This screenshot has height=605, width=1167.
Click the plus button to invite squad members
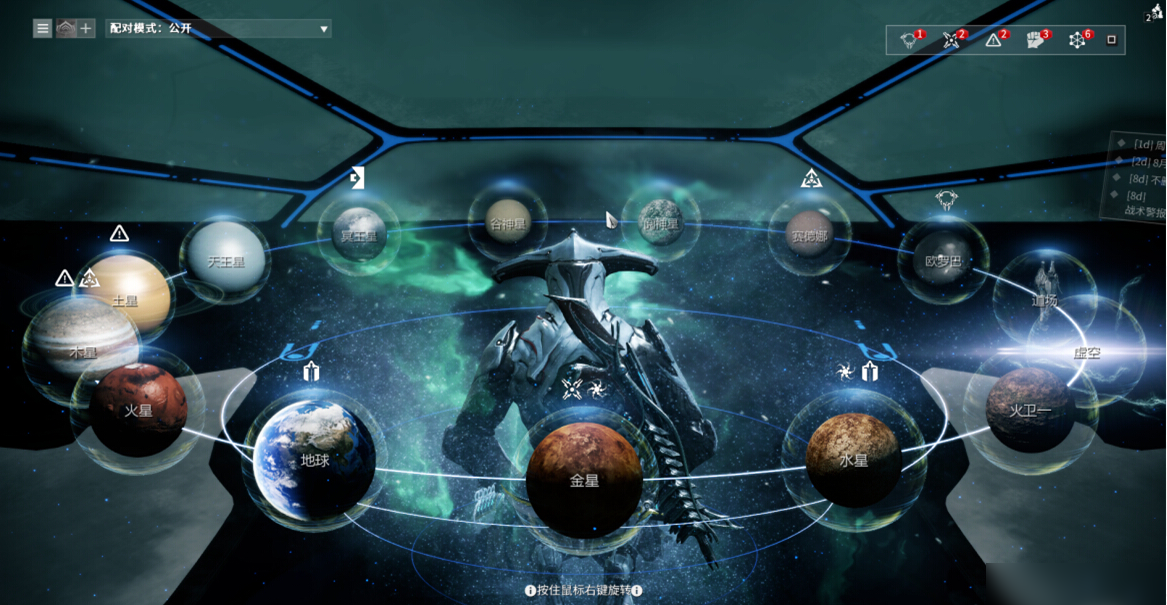86,29
